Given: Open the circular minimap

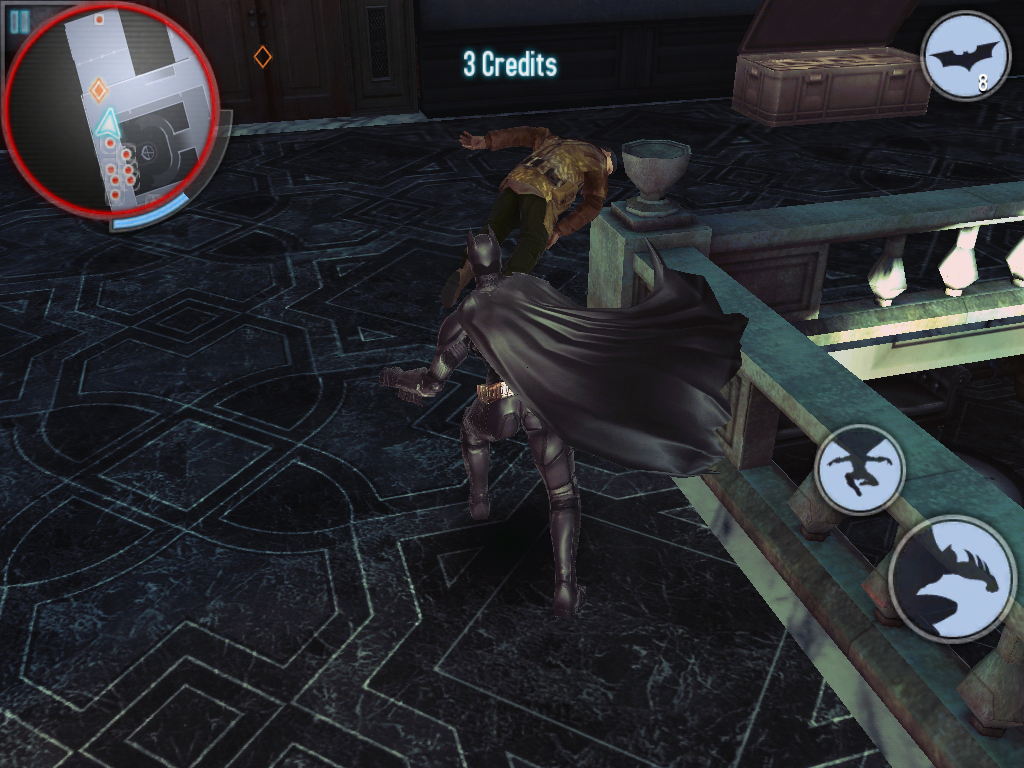Looking at the screenshot, I should tap(110, 110).
